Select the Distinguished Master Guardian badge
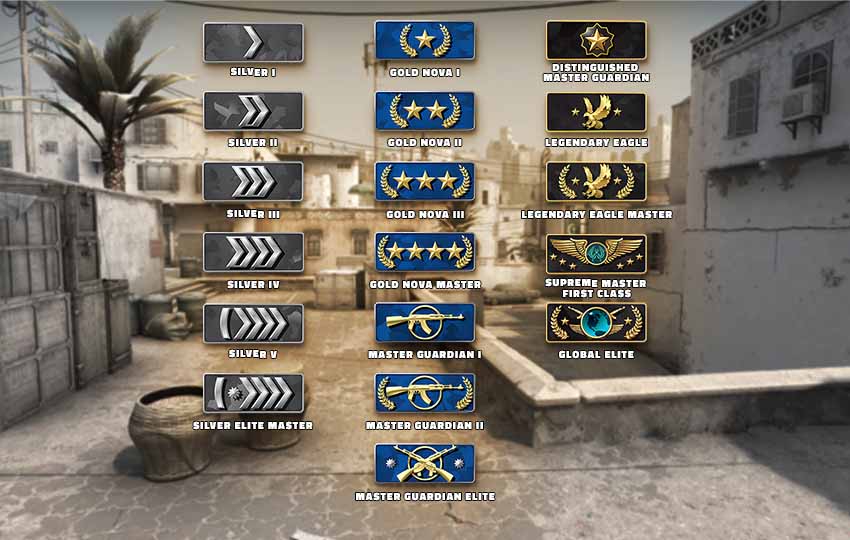Viewport: 850px width, 540px height. [596, 41]
